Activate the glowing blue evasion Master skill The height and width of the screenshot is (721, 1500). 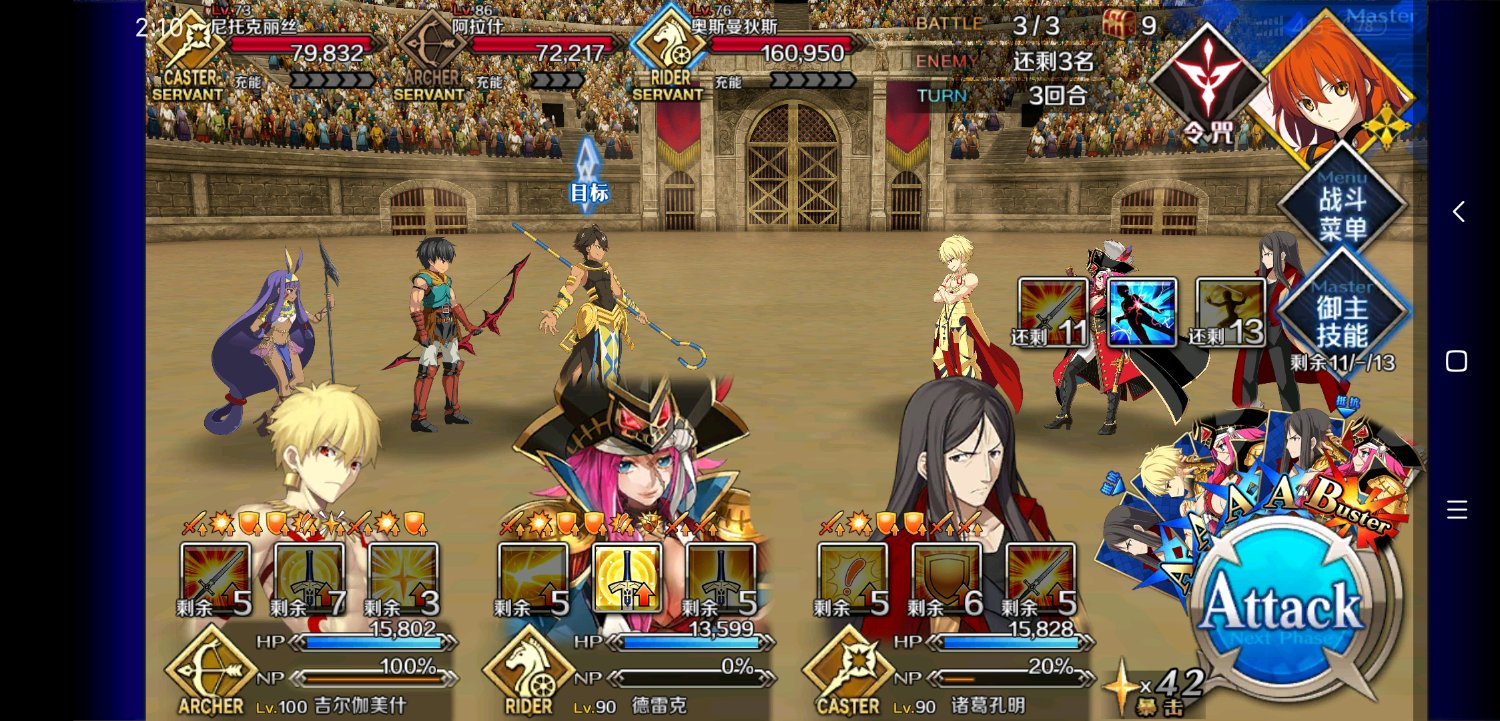[x=1142, y=312]
